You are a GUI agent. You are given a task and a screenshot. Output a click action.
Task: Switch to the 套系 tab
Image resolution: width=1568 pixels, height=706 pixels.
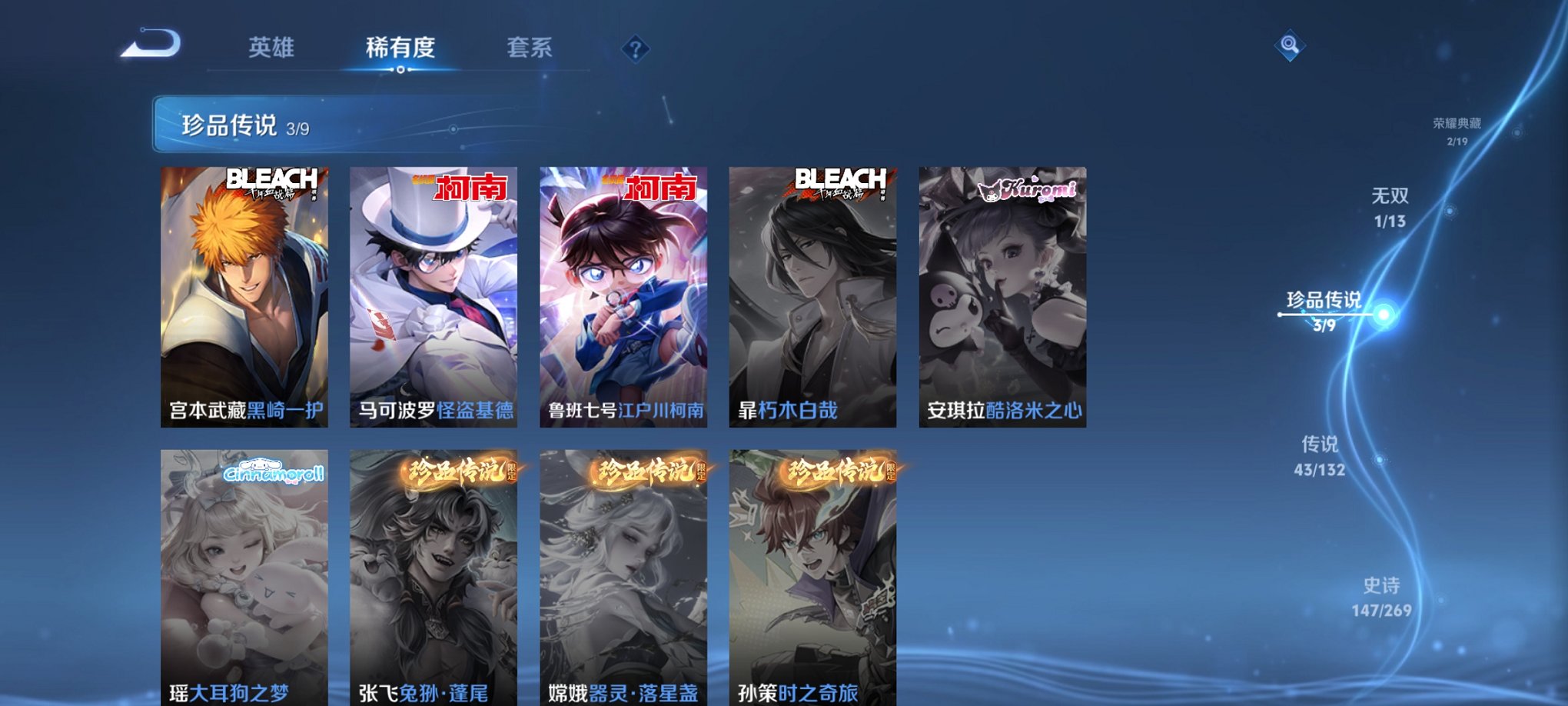coord(529,46)
